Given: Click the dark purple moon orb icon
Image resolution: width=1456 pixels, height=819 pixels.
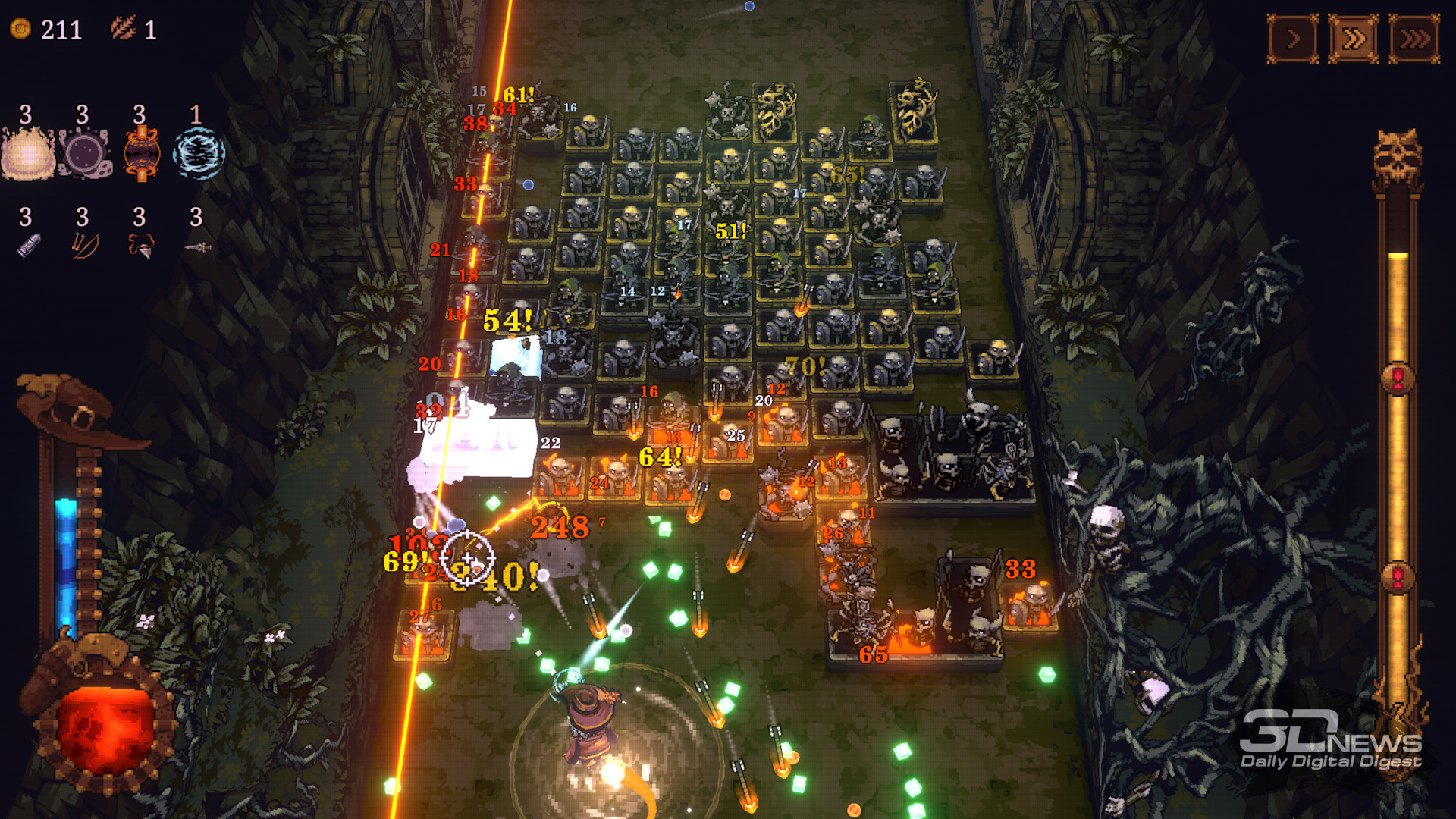Looking at the screenshot, I should [x=84, y=155].
